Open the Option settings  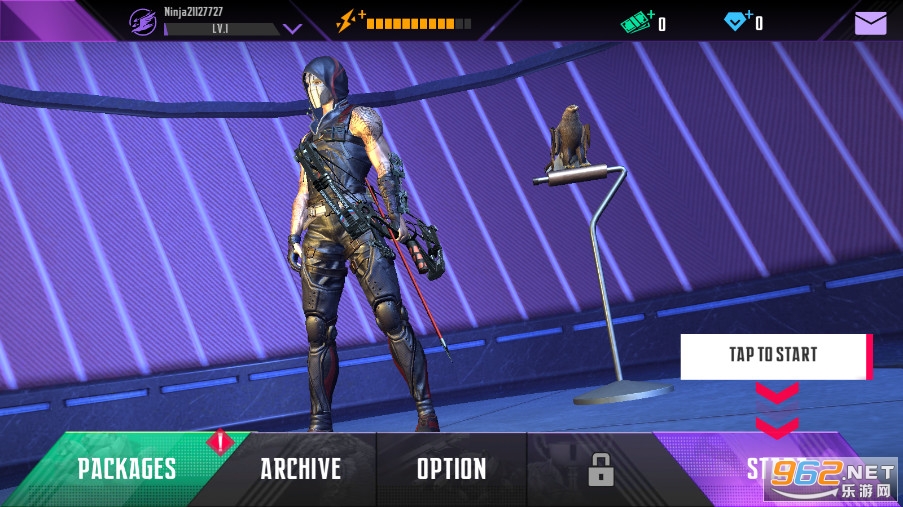point(451,468)
